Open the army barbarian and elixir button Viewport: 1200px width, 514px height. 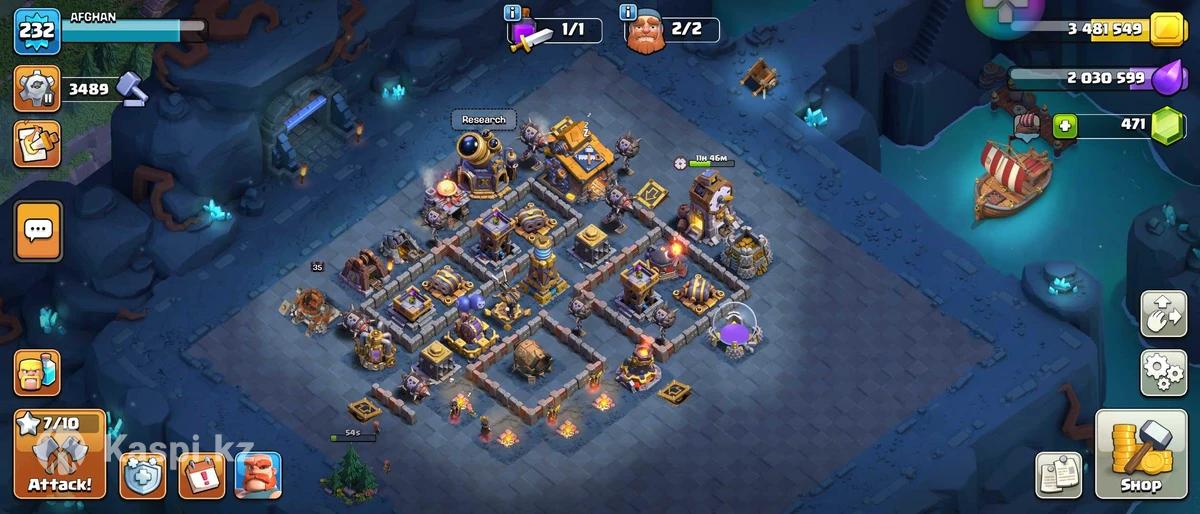click(x=37, y=373)
